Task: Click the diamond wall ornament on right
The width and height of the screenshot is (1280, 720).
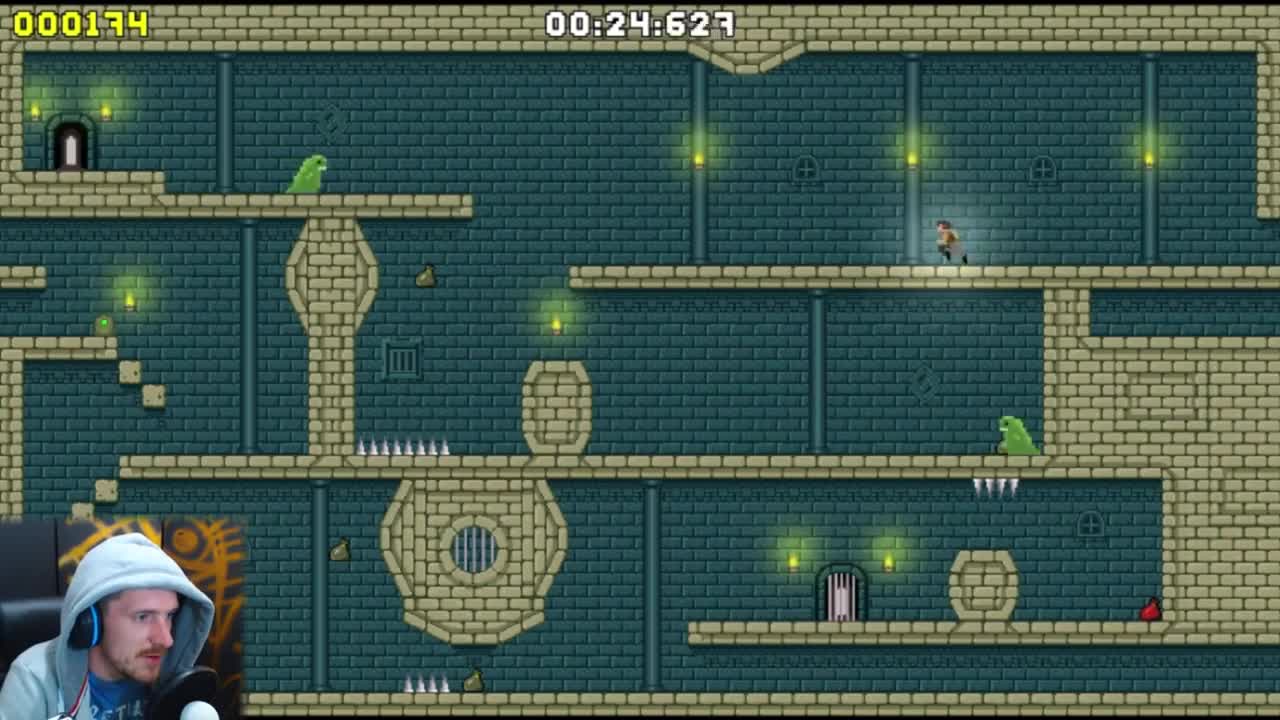Action: [925, 383]
